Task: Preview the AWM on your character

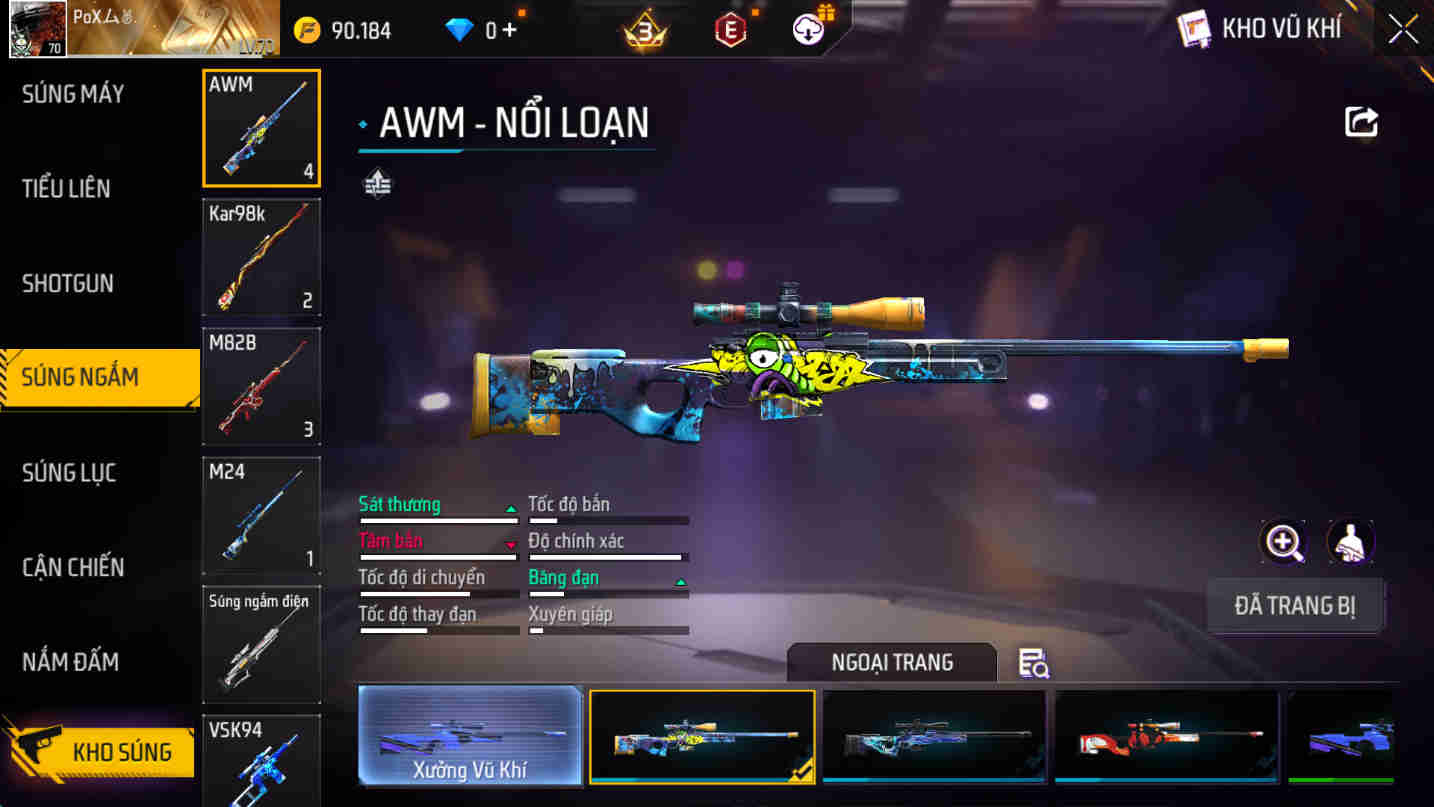Action: coord(1351,541)
